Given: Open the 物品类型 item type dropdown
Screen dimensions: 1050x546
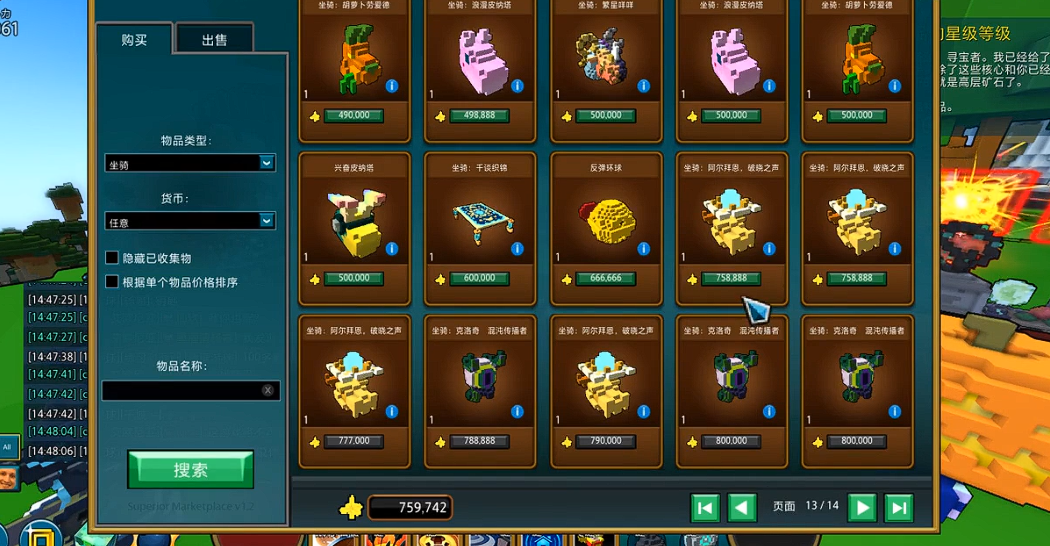Looking at the screenshot, I should (x=190, y=162).
